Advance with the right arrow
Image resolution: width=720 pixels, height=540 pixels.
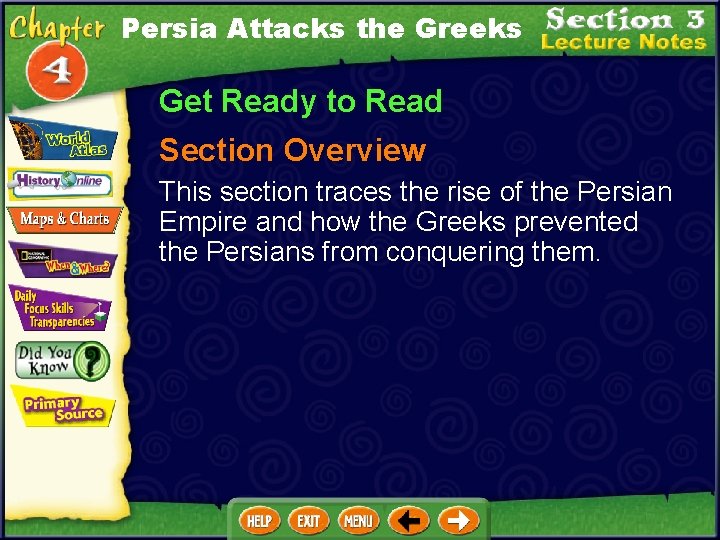point(459,521)
